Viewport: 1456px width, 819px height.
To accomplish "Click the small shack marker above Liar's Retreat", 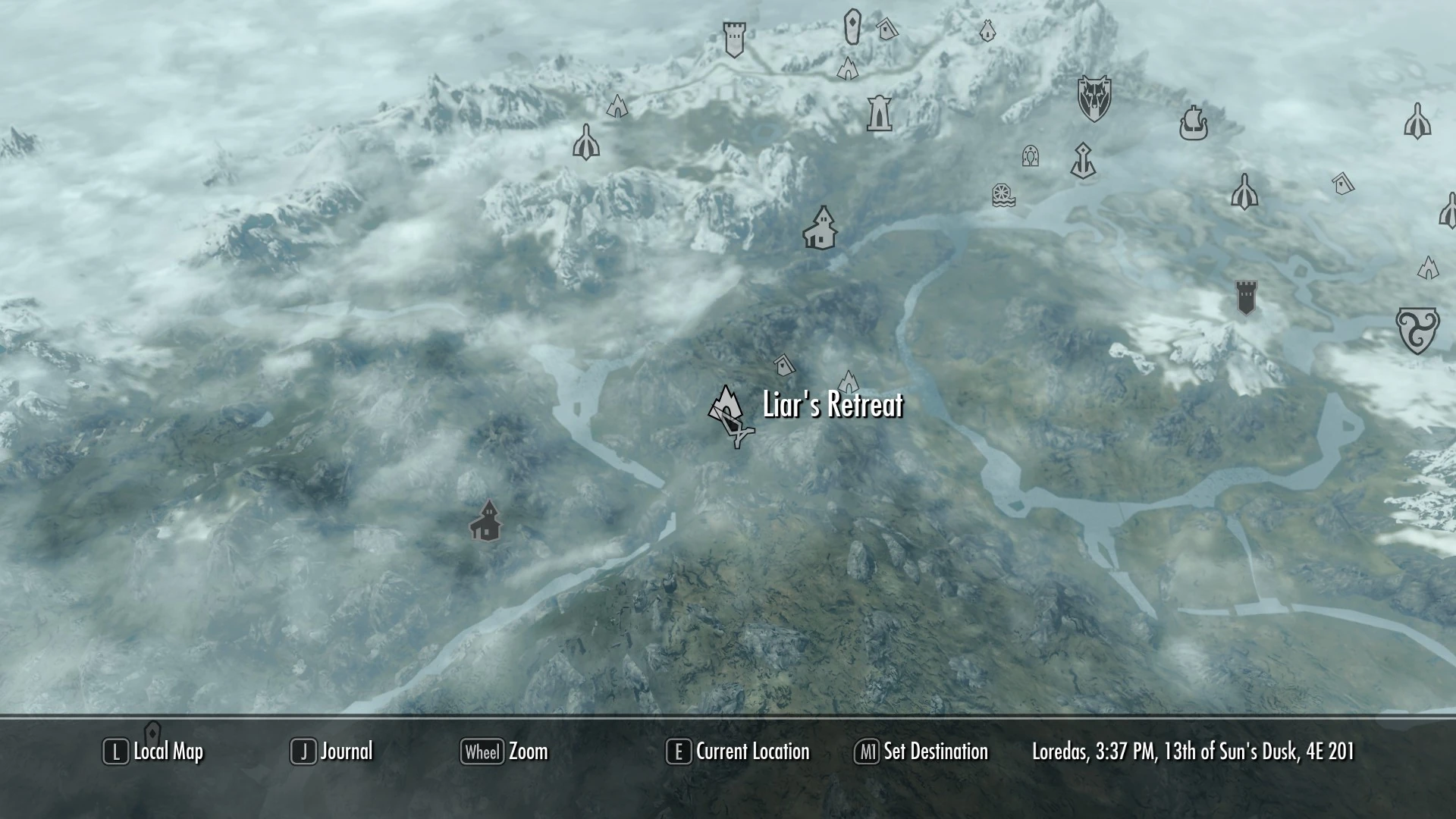I will [x=784, y=364].
